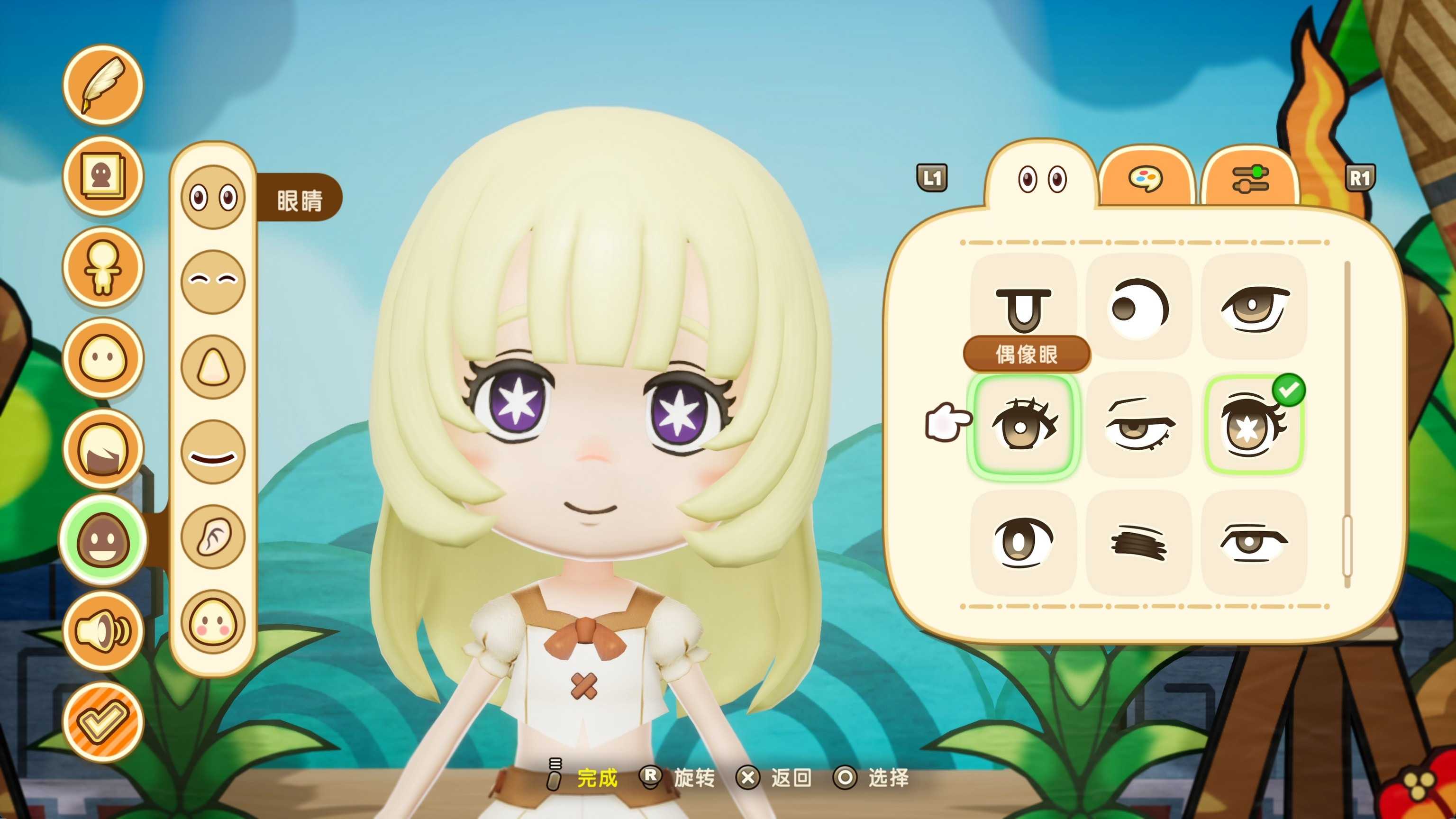The image size is (1456, 819).
Task: Select the ear sub-category
Action: 213,537
